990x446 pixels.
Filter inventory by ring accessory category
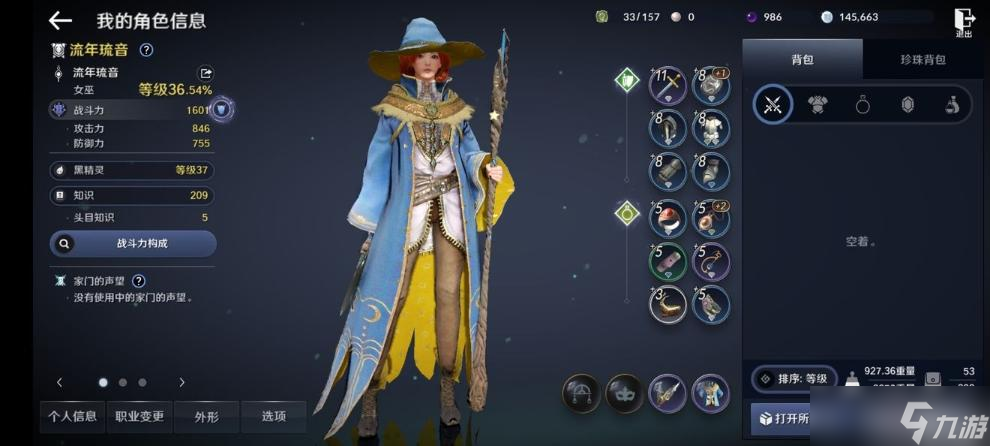coord(863,104)
